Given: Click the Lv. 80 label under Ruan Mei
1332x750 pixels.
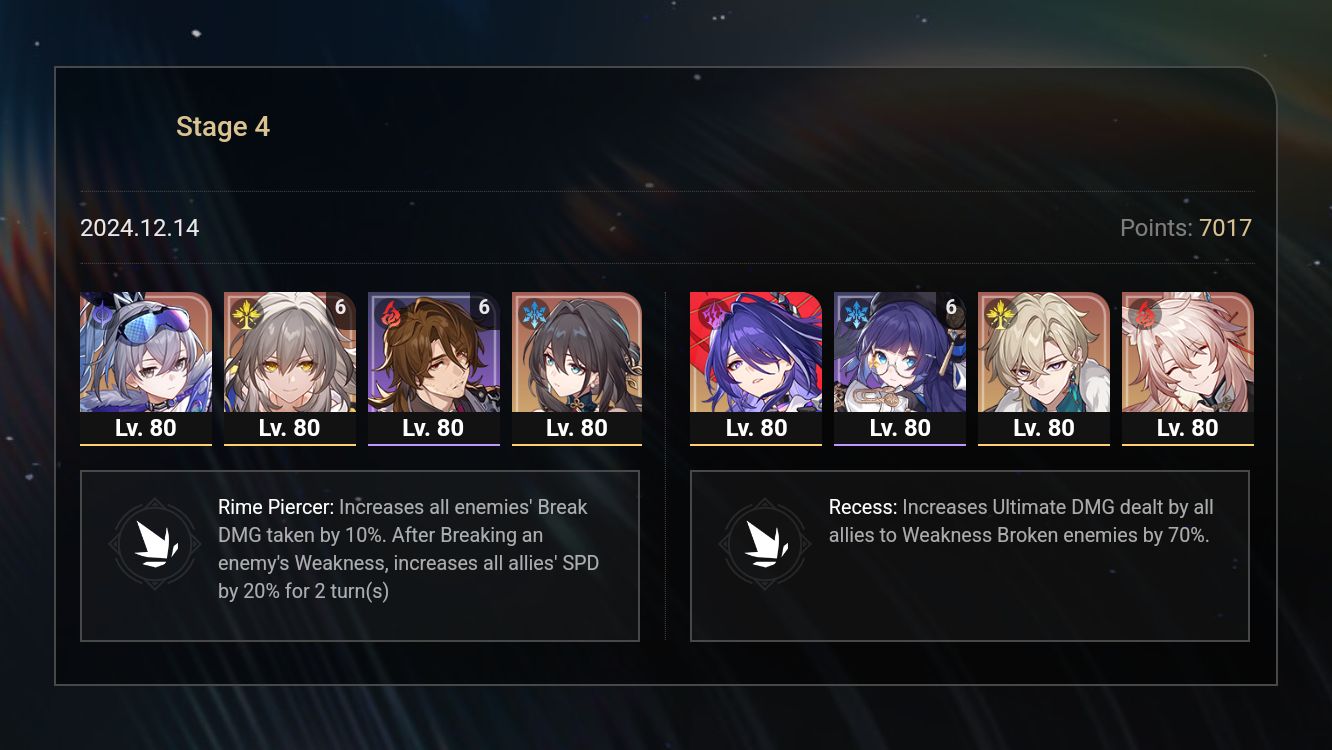Looking at the screenshot, I should [577, 427].
